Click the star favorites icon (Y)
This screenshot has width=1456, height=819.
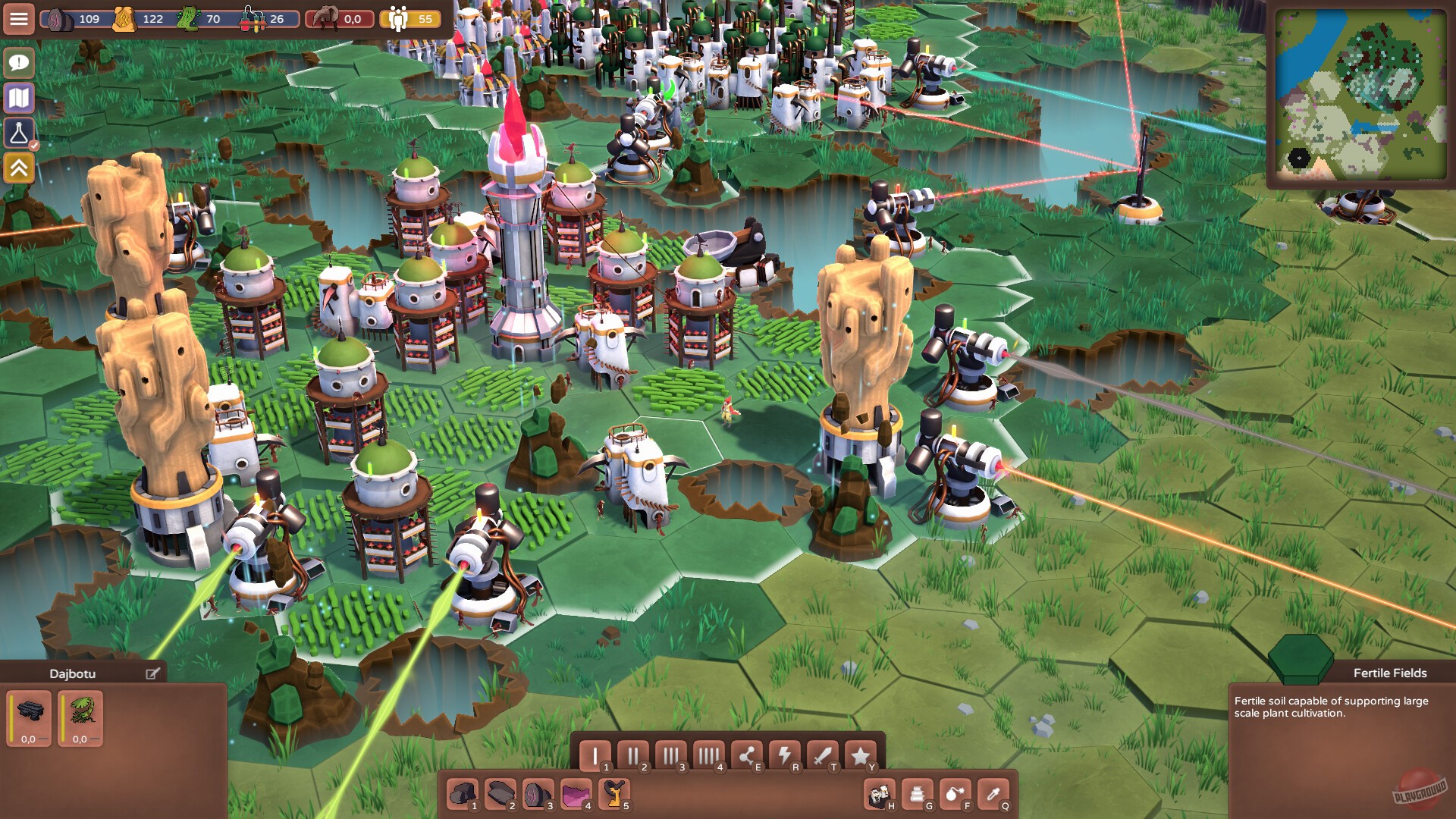click(x=860, y=755)
